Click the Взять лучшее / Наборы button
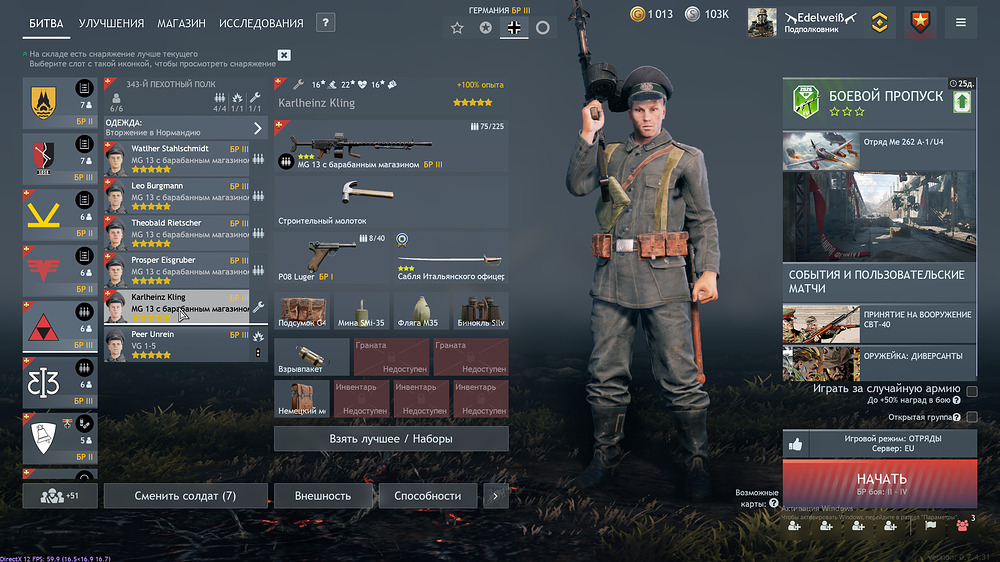This screenshot has width=1000, height=562. (x=391, y=438)
